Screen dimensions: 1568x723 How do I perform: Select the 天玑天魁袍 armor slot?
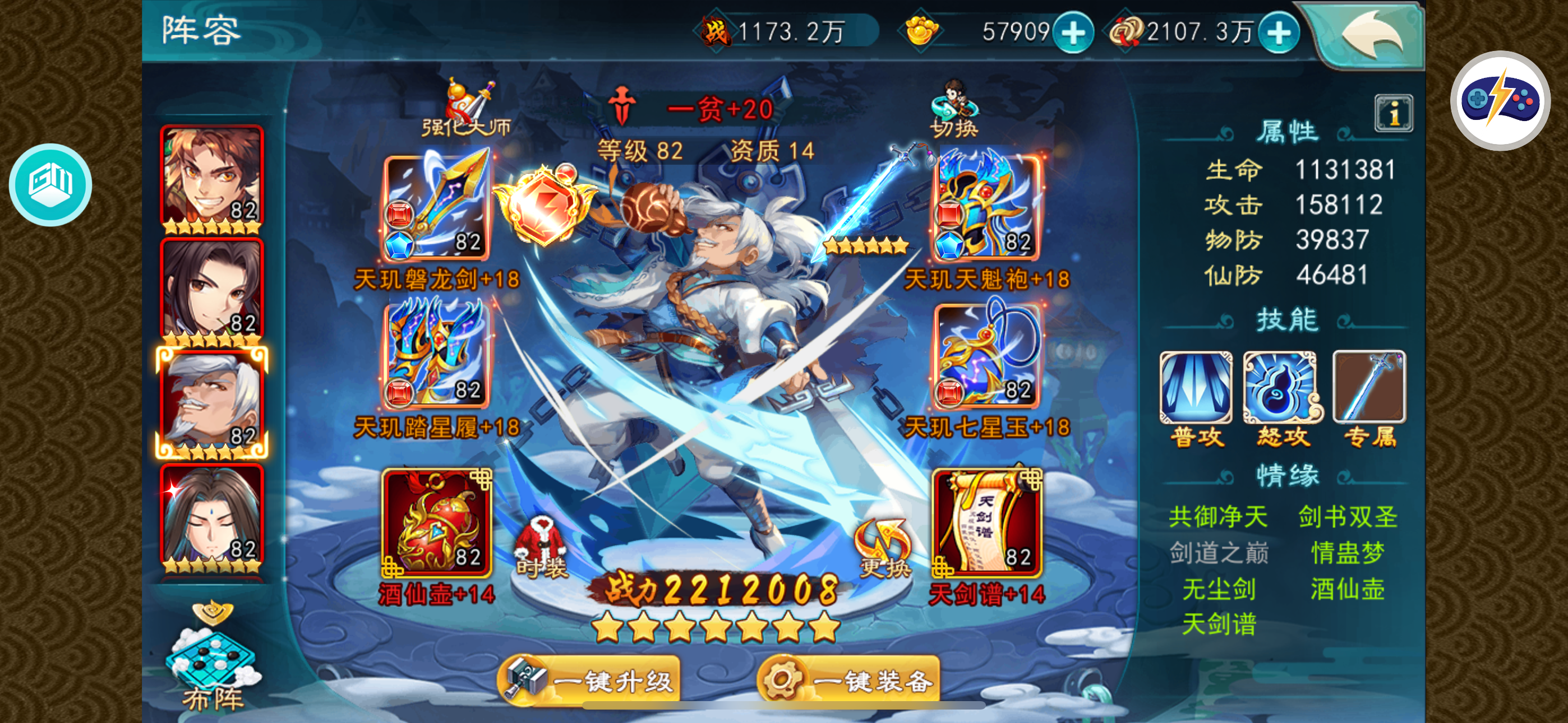click(x=986, y=207)
